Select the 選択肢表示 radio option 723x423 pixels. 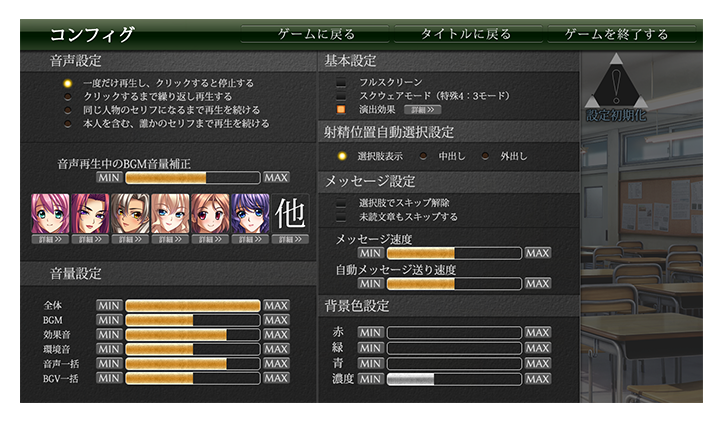[342, 156]
